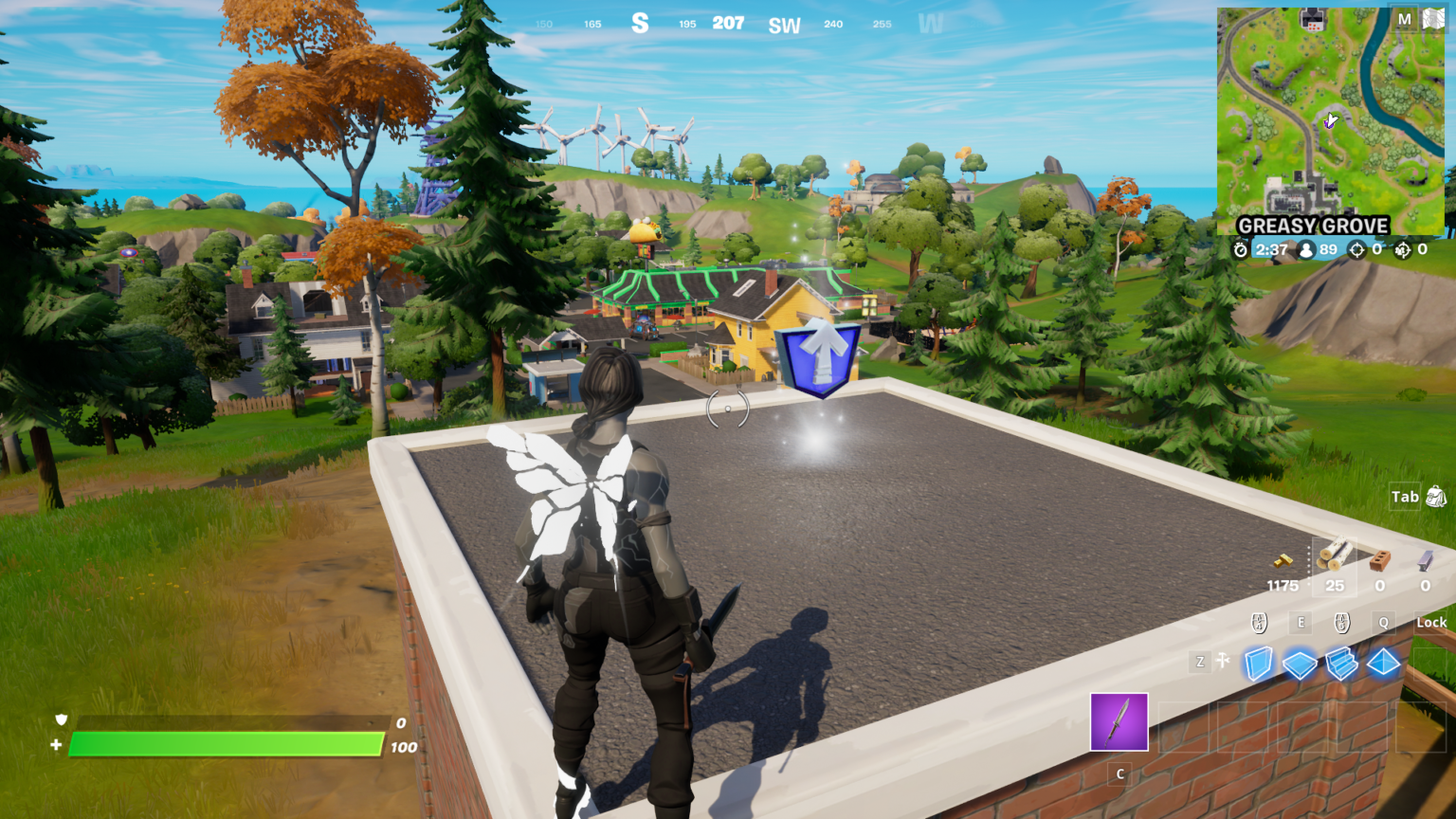Click the SW compass heading

(x=784, y=24)
